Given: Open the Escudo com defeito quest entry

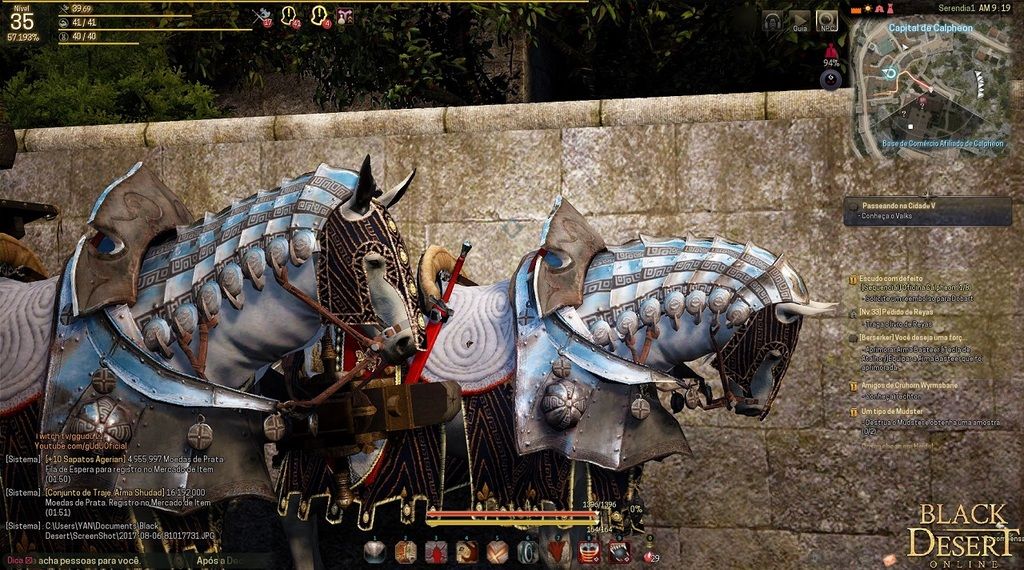Looking at the screenshot, I should [x=895, y=279].
